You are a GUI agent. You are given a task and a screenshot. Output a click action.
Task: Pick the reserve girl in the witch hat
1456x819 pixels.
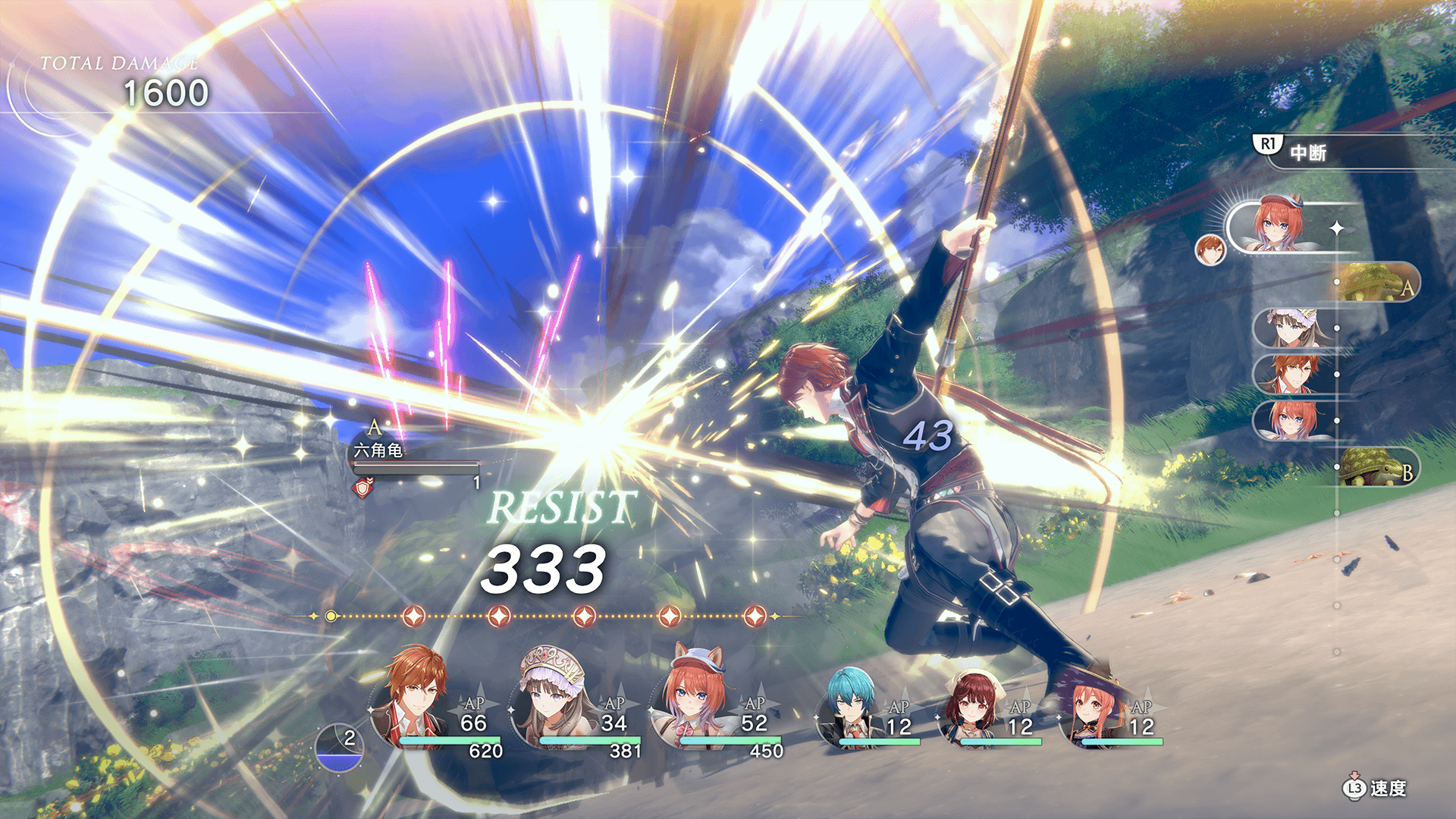coord(1092,711)
